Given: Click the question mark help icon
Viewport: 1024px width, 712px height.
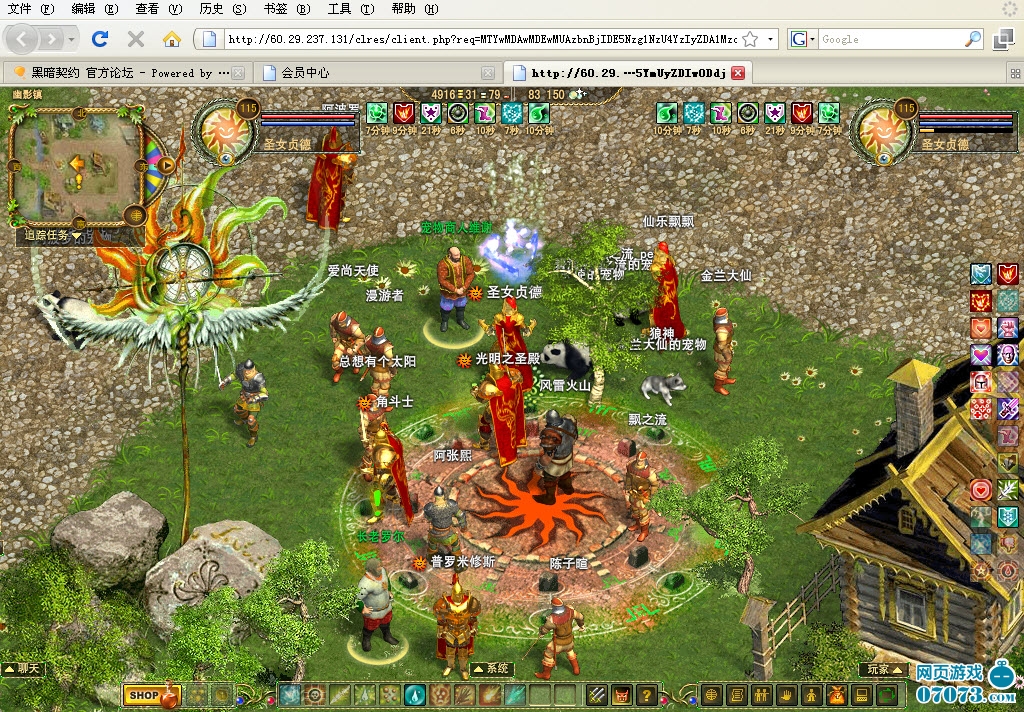Looking at the screenshot, I should point(648,695).
